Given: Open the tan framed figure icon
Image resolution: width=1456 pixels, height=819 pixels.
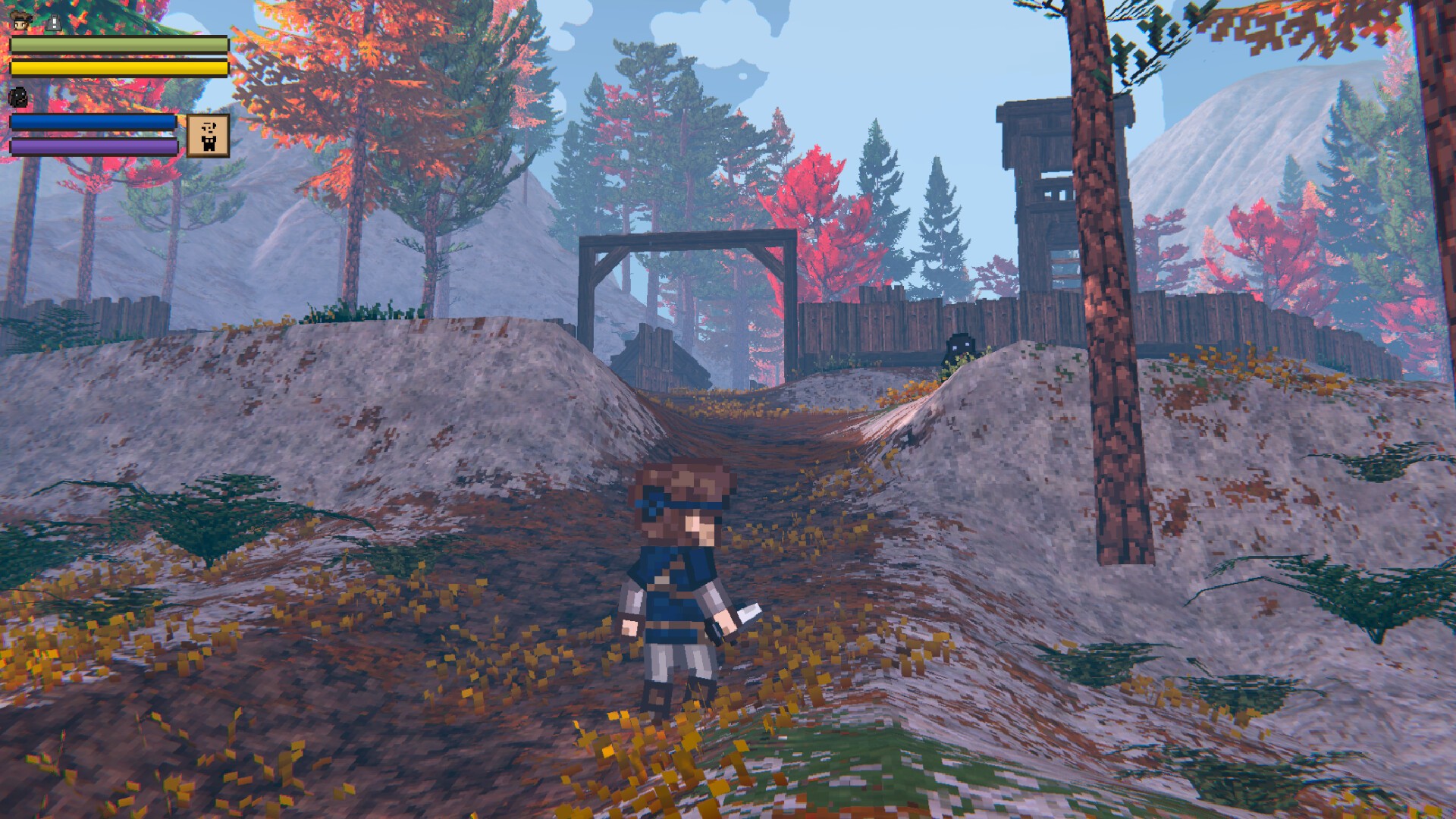Looking at the screenshot, I should (x=208, y=136).
